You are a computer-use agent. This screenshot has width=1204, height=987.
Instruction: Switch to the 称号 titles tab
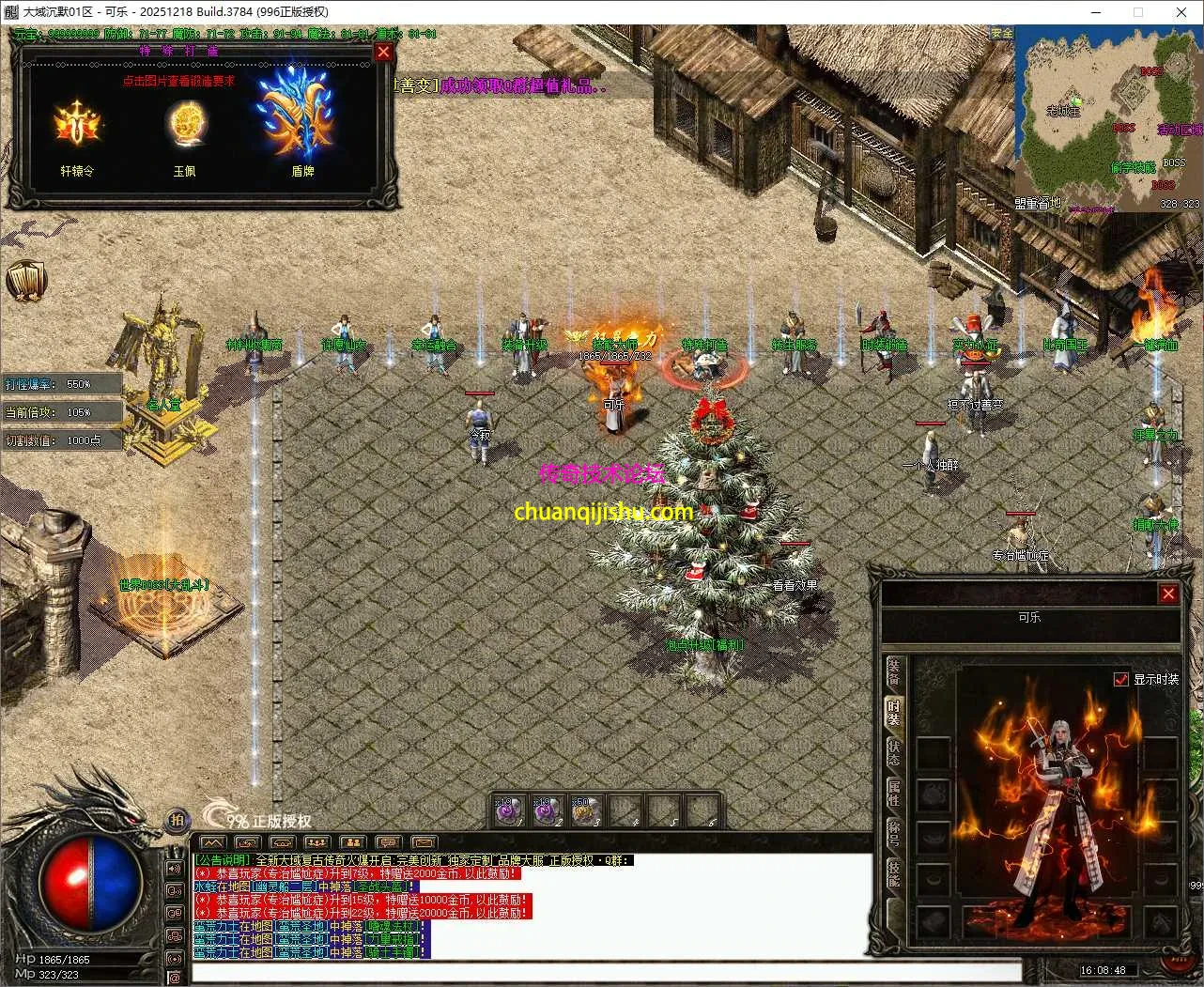893,834
